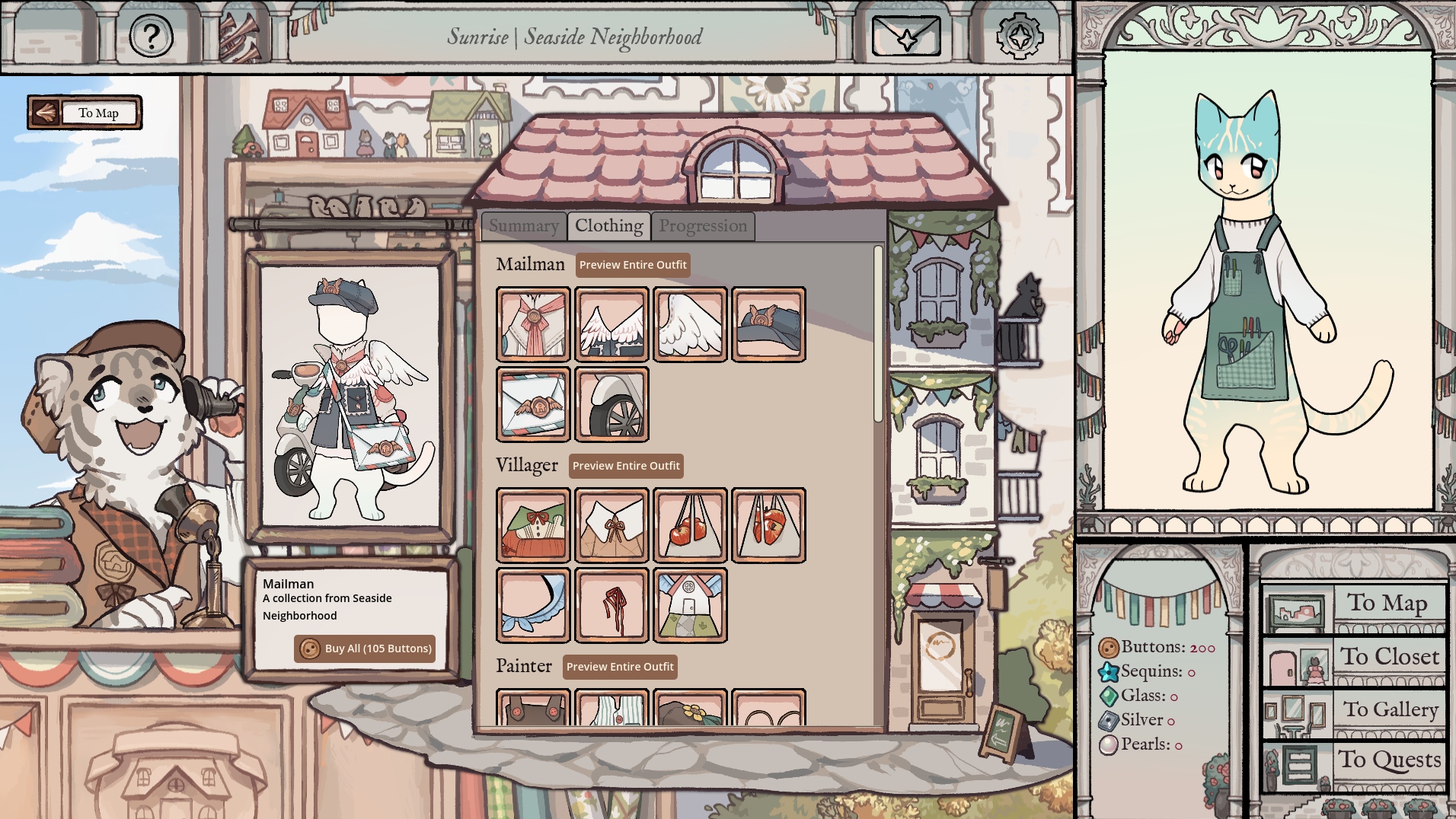The height and width of the screenshot is (819, 1456).
Task: Open the Gallery
Action: pos(1355,712)
